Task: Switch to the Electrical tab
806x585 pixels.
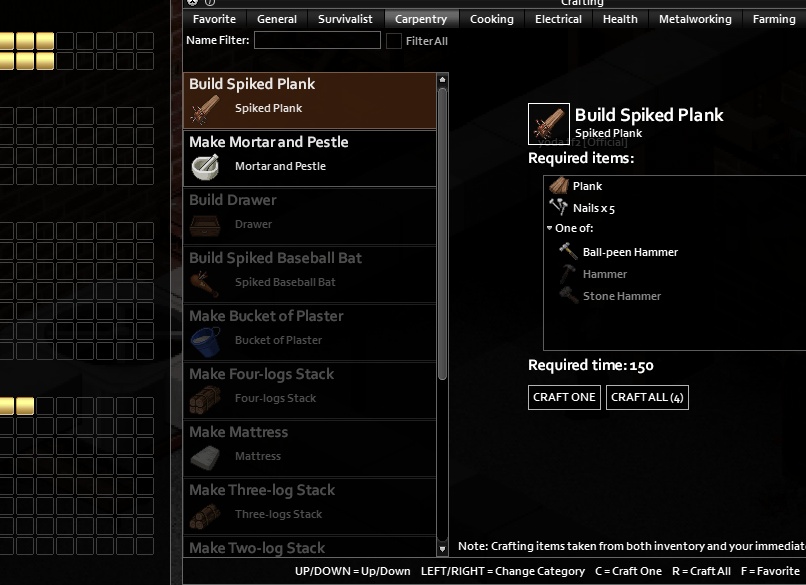Action: [x=558, y=19]
